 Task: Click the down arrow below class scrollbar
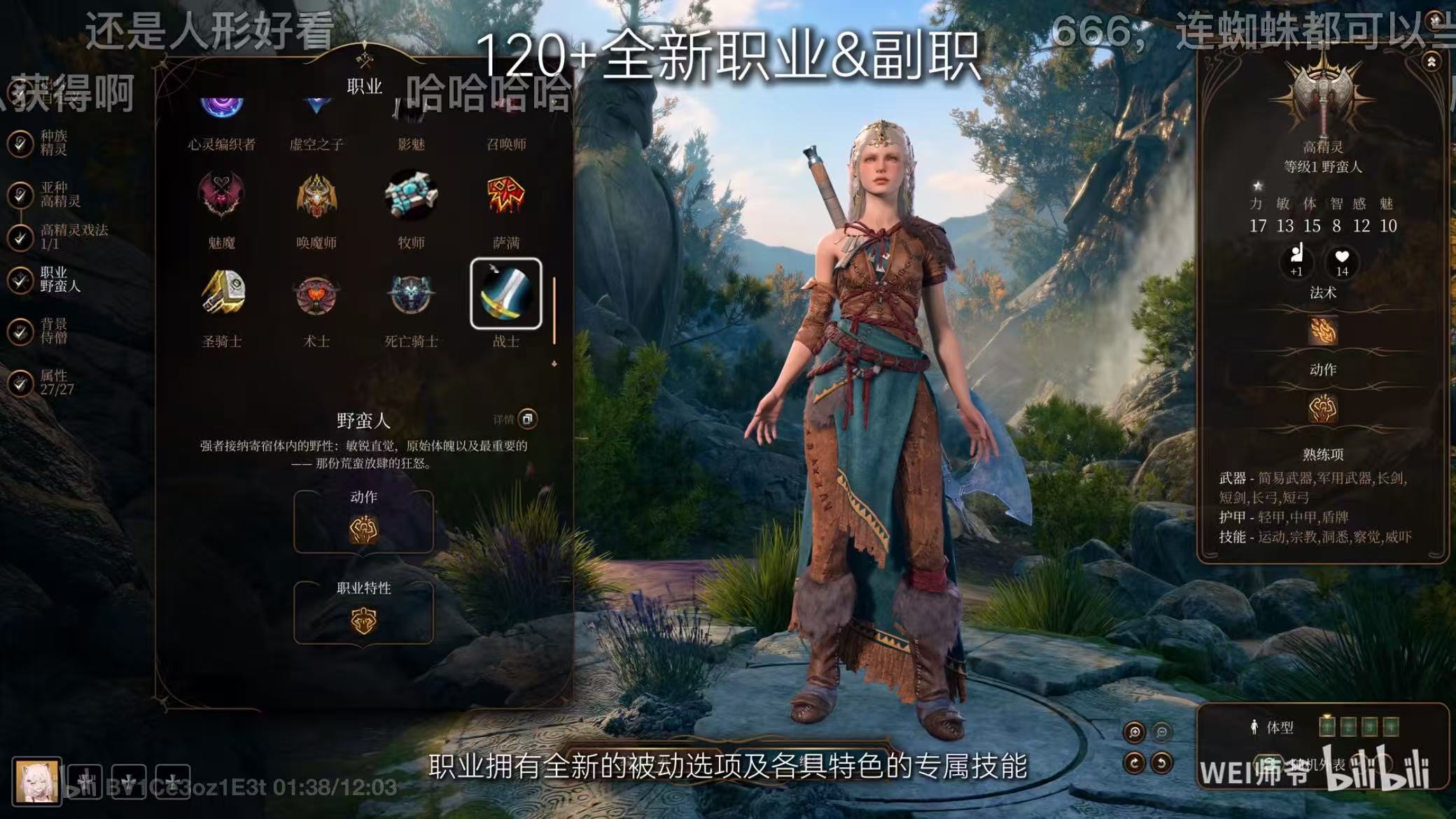coord(553,363)
